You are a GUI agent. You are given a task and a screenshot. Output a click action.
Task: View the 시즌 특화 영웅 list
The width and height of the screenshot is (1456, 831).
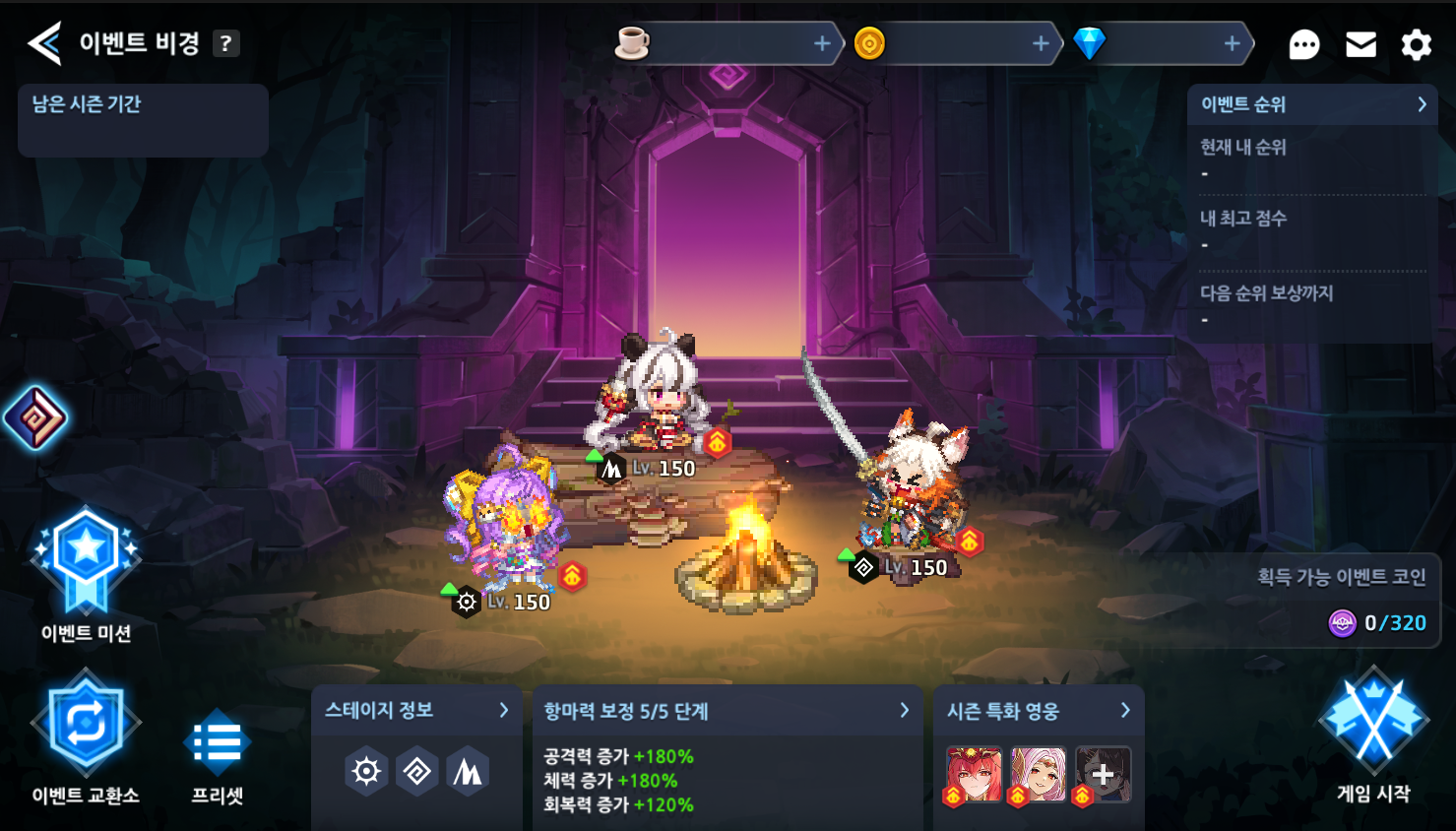pos(1039,711)
